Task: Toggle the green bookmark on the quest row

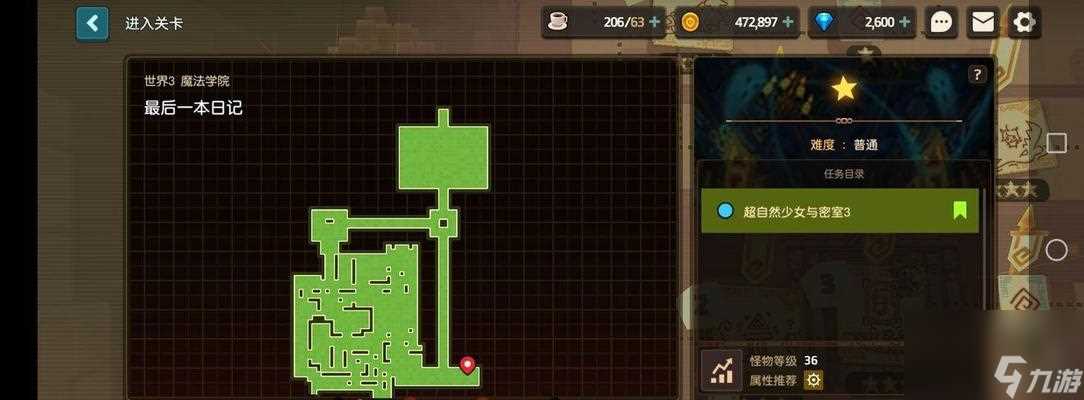Action: [959, 211]
